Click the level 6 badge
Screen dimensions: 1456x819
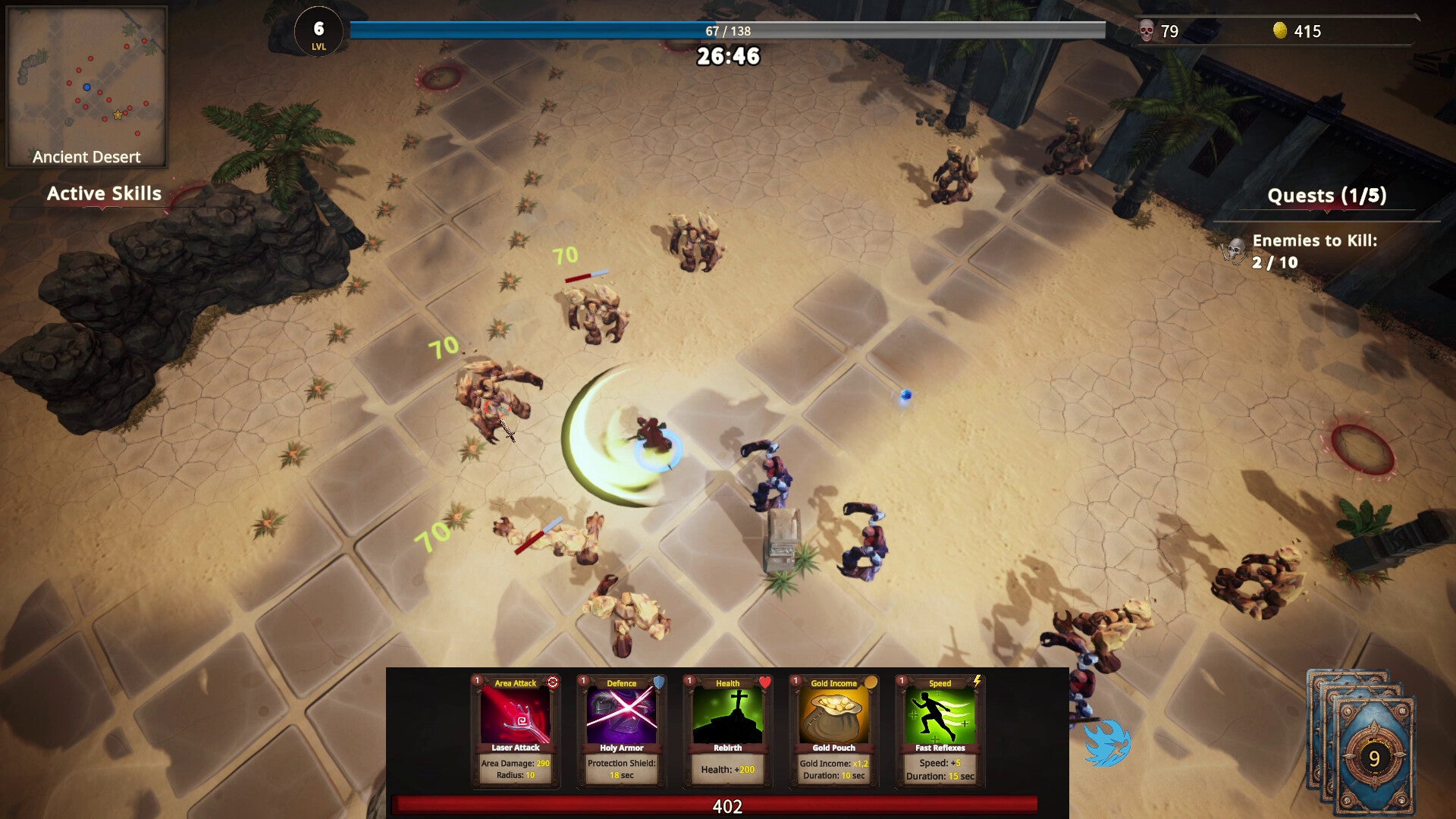[x=318, y=30]
